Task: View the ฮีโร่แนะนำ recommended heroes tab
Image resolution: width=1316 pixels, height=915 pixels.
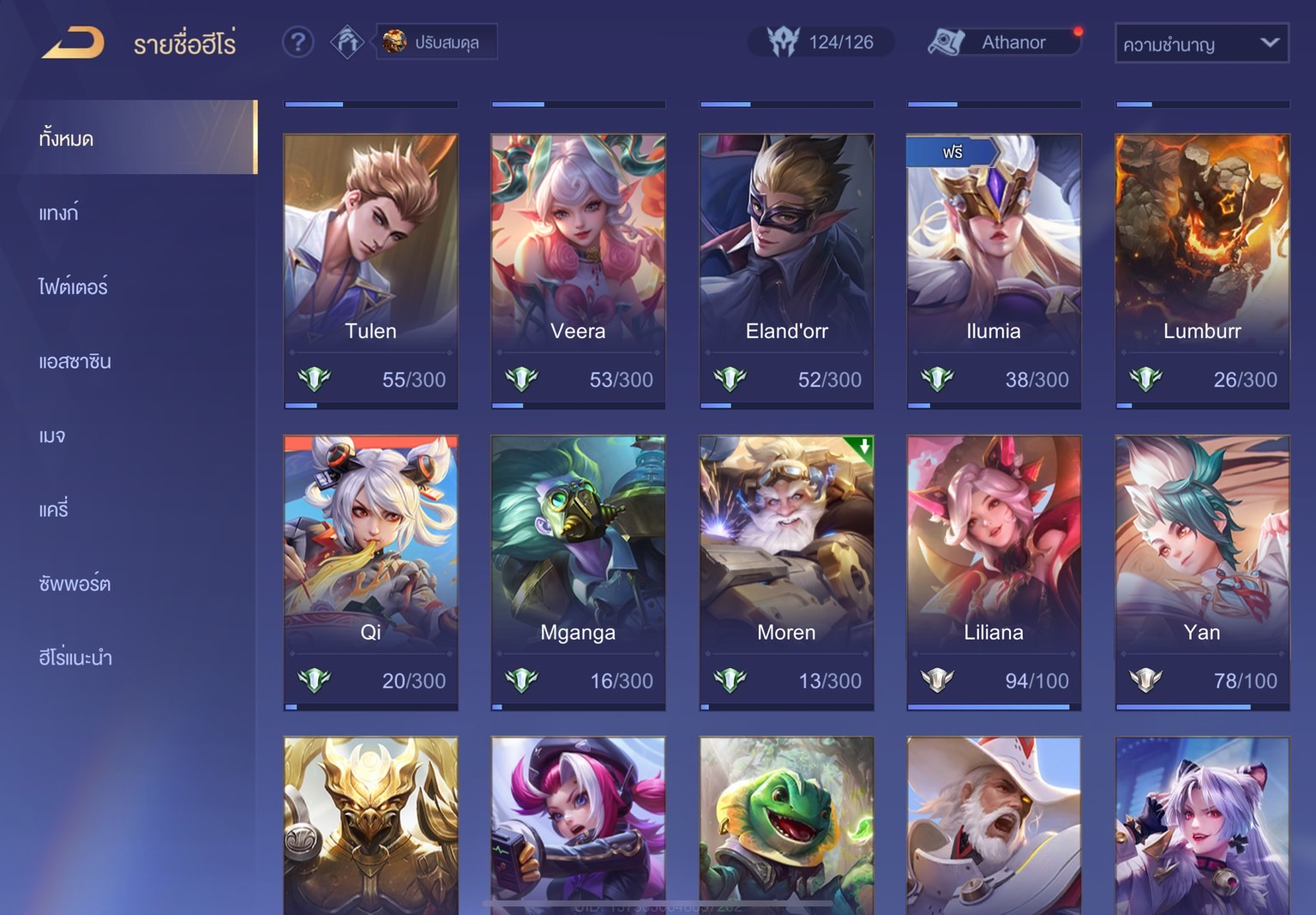Action: tap(75, 658)
